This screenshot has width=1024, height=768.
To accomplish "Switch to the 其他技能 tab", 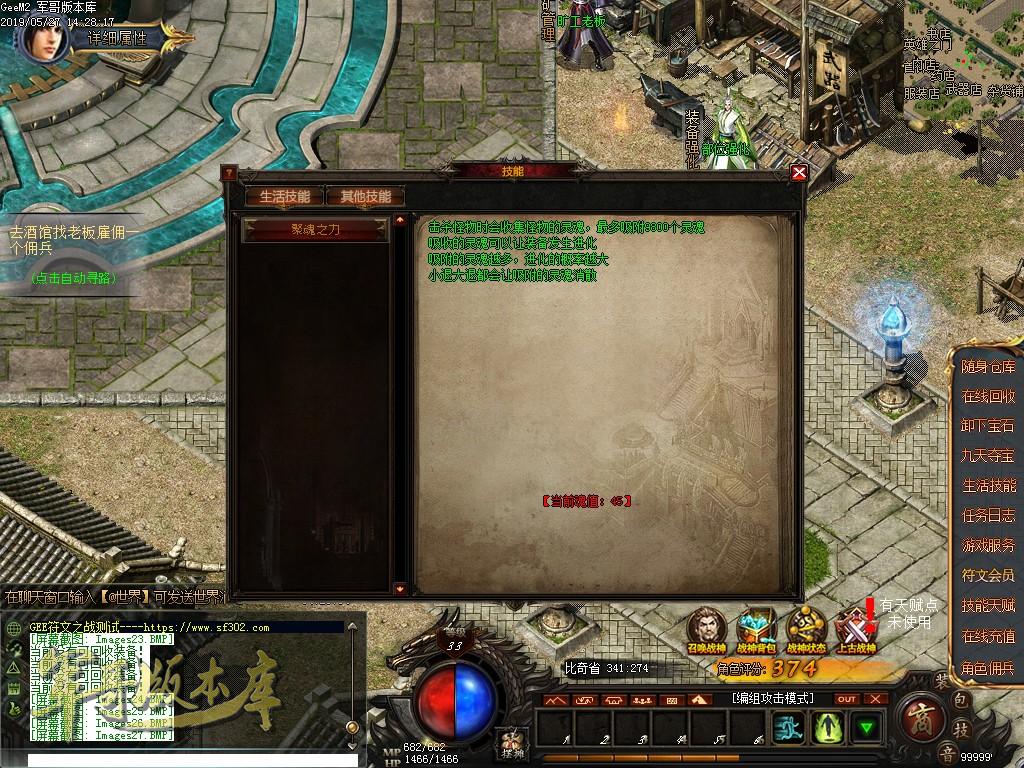I will 365,196.
